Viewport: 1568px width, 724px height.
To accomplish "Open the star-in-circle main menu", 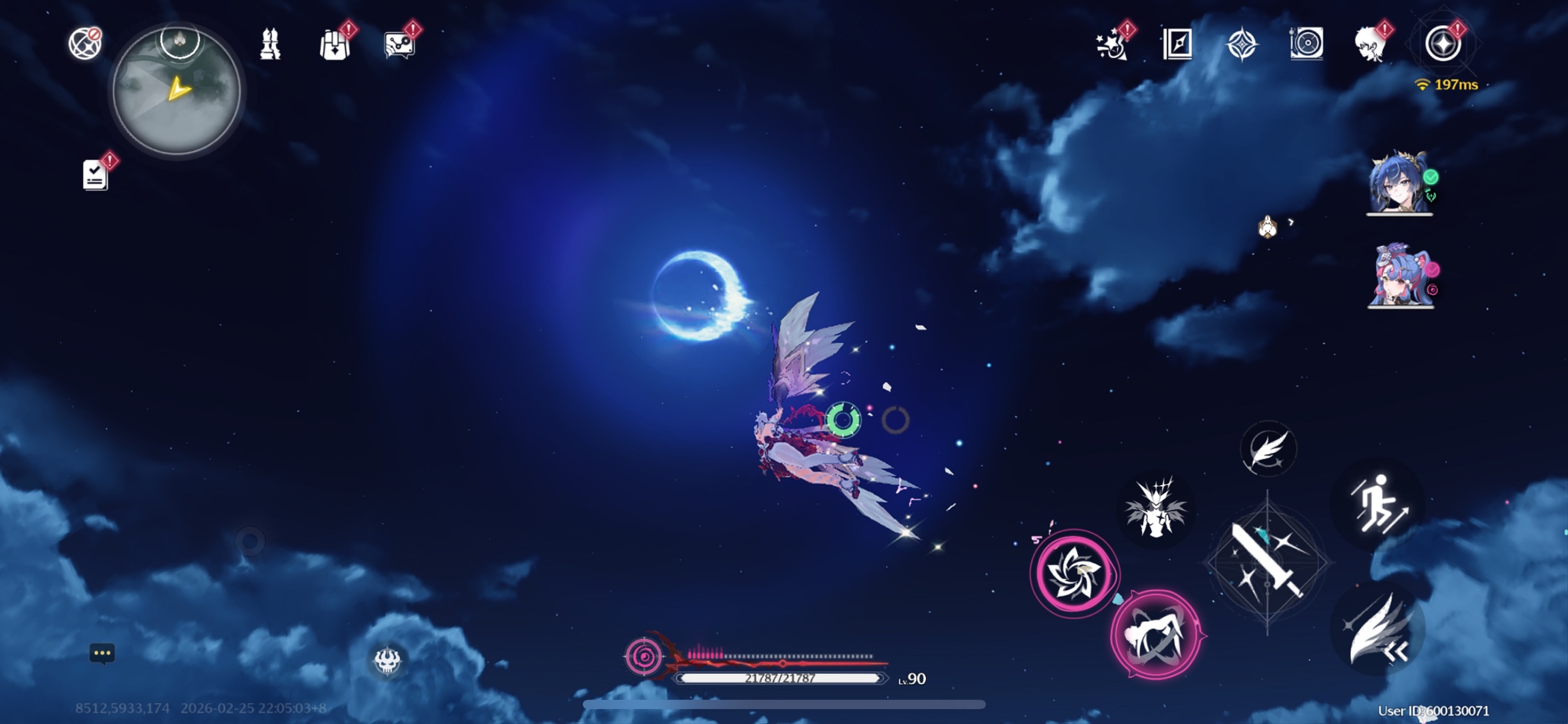I will [1443, 44].
